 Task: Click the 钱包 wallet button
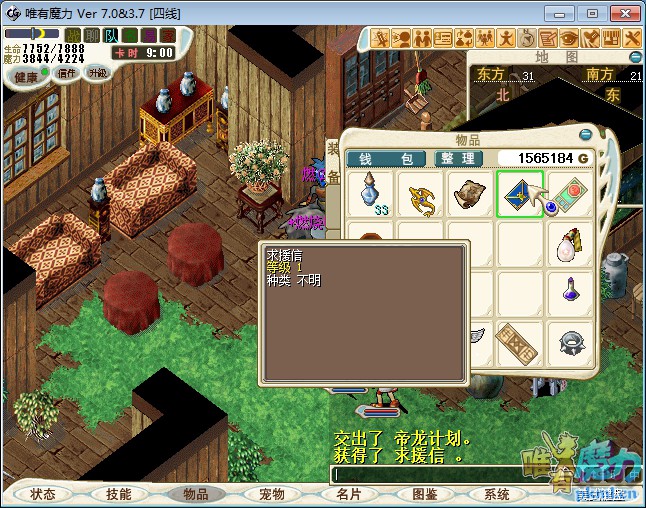click(x=386, y=158)
